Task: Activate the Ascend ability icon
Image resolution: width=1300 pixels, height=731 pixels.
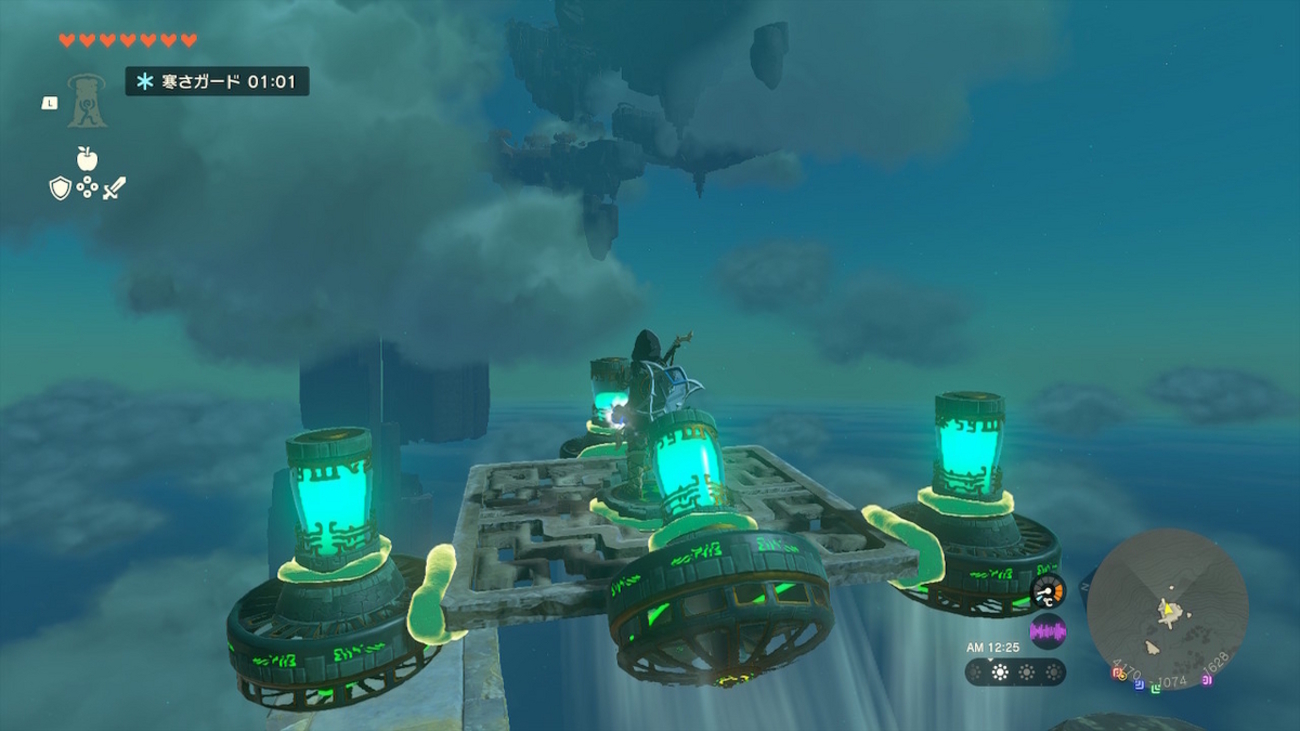Action: pos(87,101)
